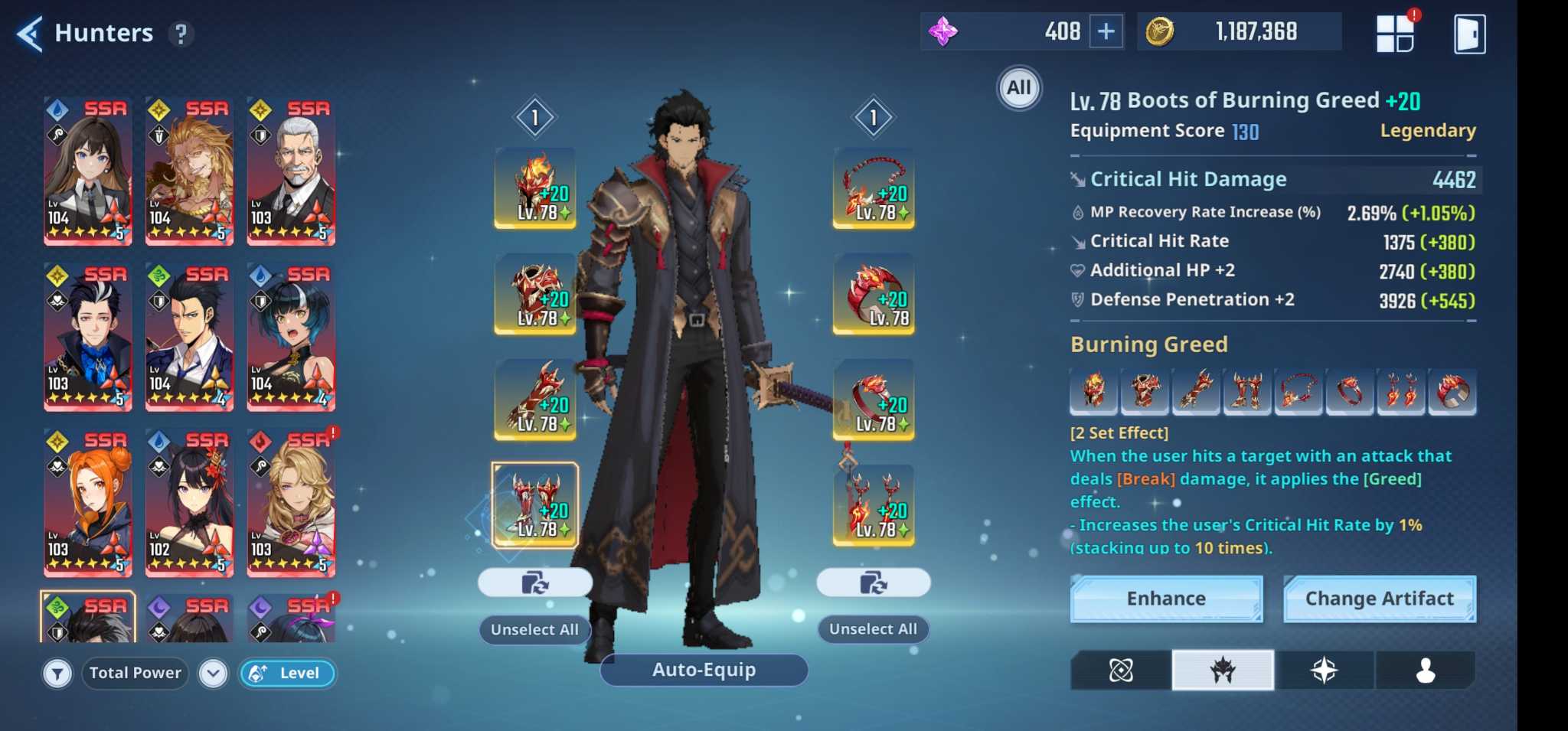Select the earrings accessory slot

[x=874, y=504]
